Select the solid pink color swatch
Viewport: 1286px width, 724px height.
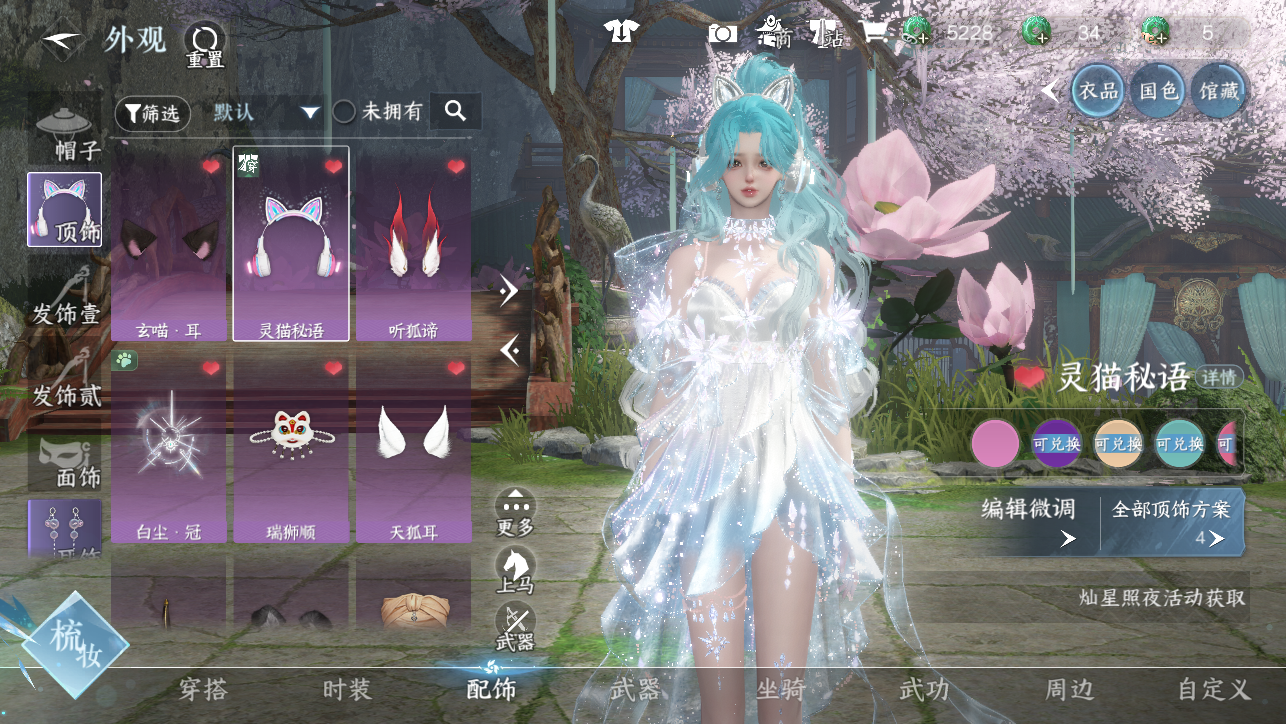tap(995, 444)
